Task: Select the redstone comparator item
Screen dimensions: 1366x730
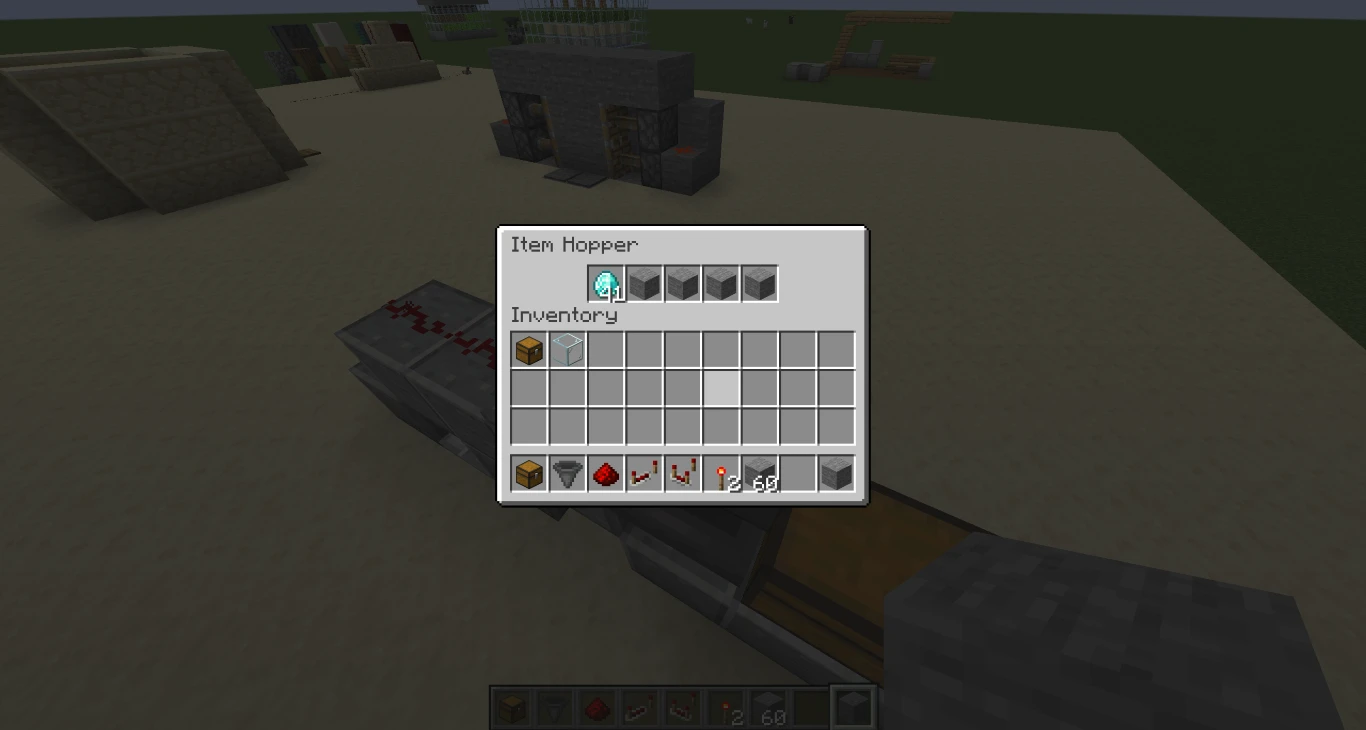Action: [682, 474]
